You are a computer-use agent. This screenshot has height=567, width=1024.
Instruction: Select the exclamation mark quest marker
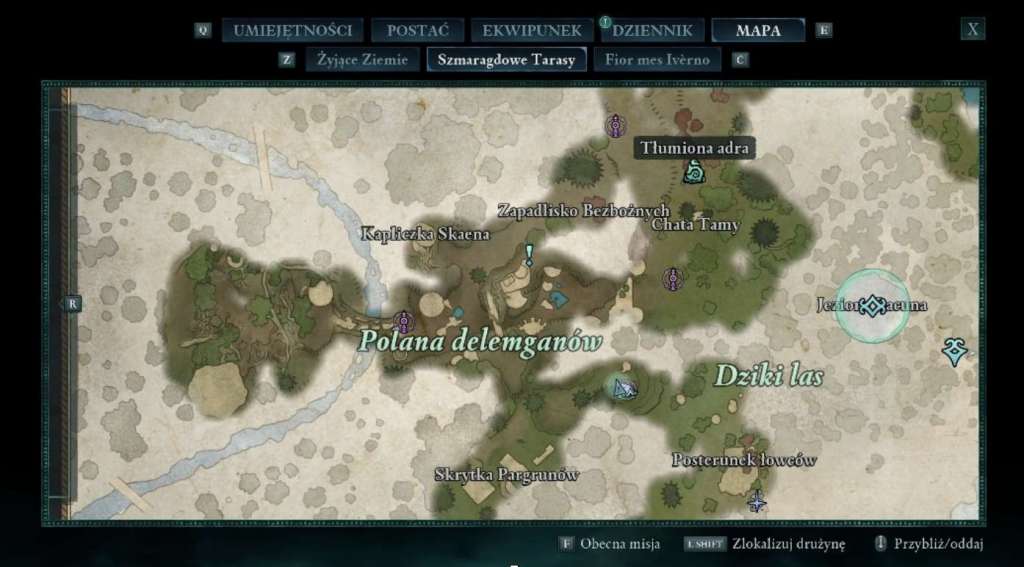tap(529, 255)
